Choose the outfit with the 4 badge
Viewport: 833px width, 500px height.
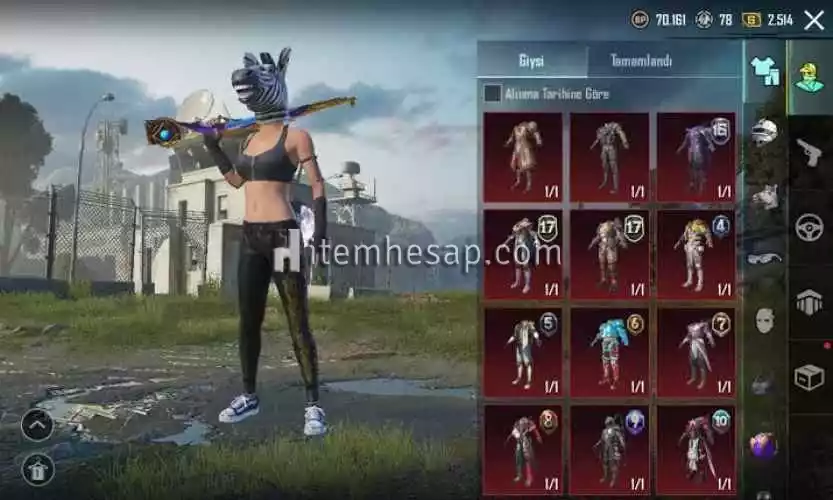(696, 254)
